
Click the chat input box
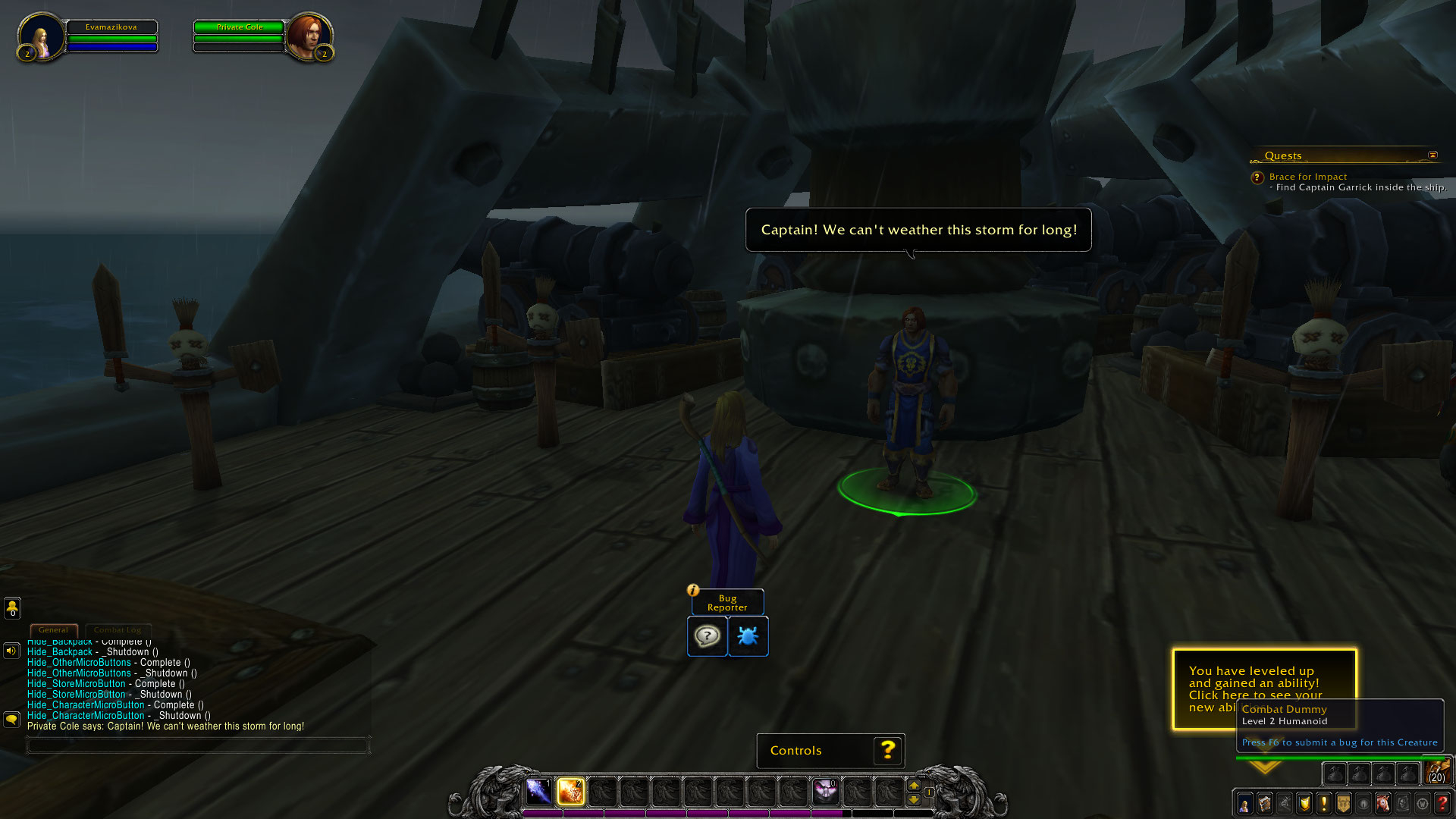[x=197, y=746]
